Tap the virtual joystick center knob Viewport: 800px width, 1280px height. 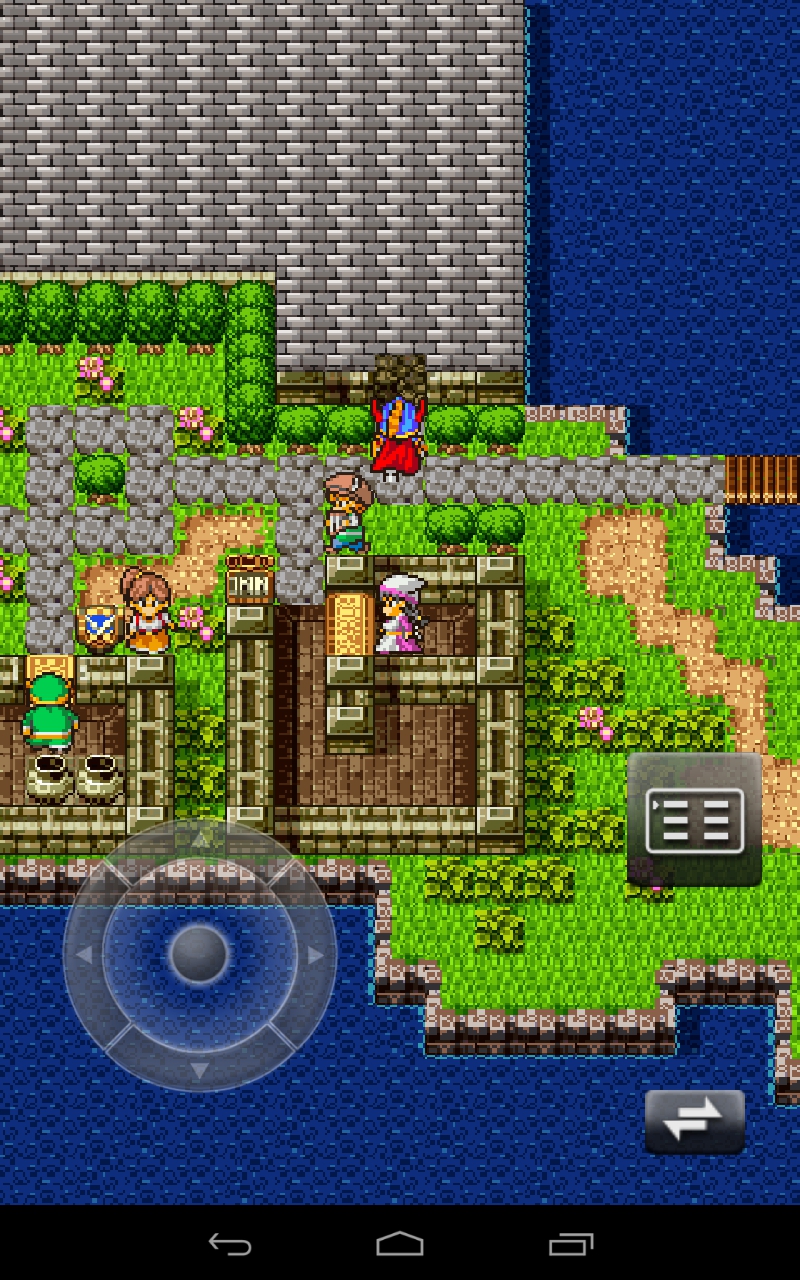tap(199, 954)
